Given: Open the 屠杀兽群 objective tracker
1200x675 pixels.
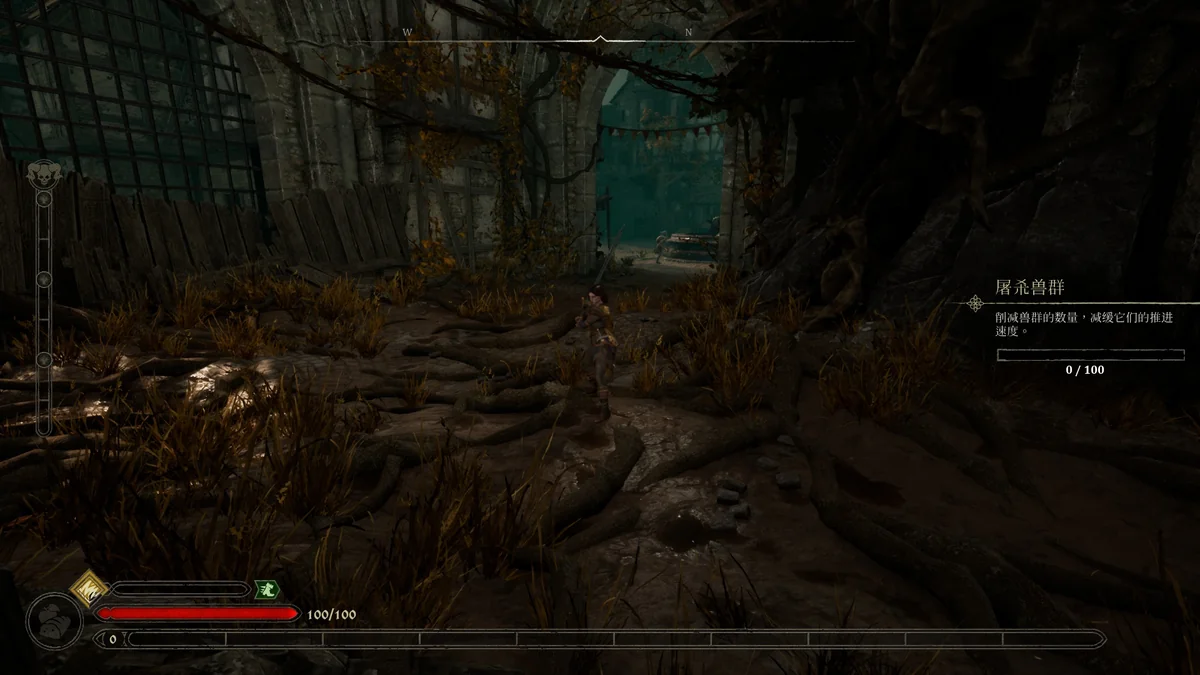Looking at the screenshot, I should point(1031,288).
